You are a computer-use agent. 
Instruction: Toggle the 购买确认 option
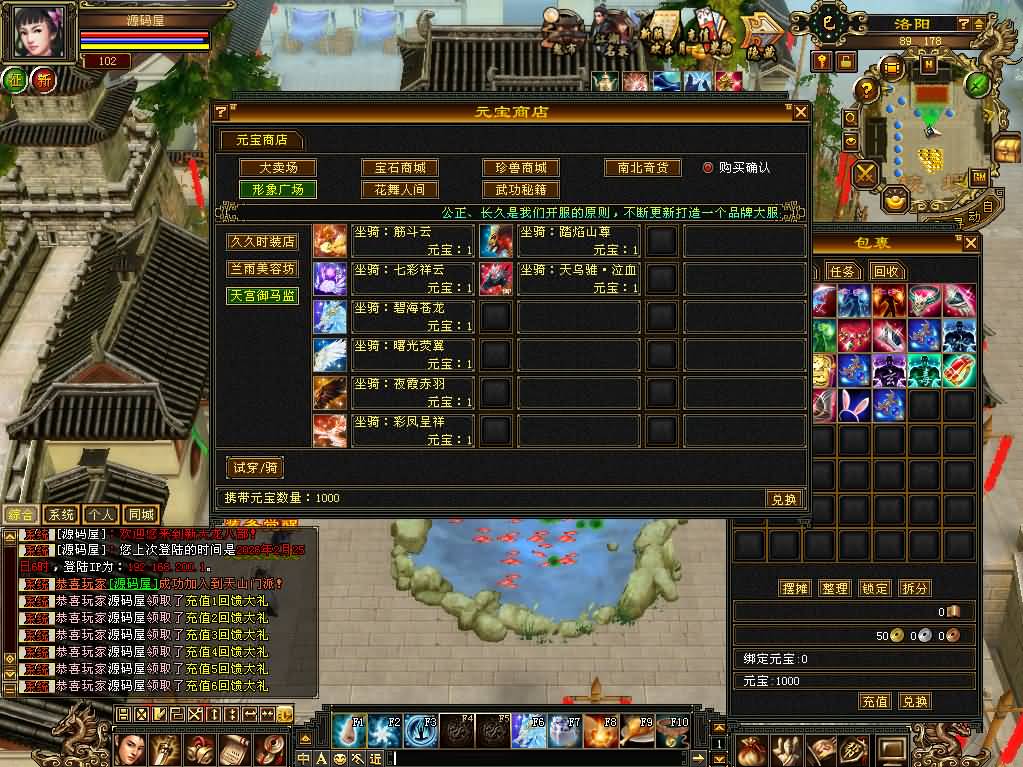pyautogui.click(x=708, y=168)
